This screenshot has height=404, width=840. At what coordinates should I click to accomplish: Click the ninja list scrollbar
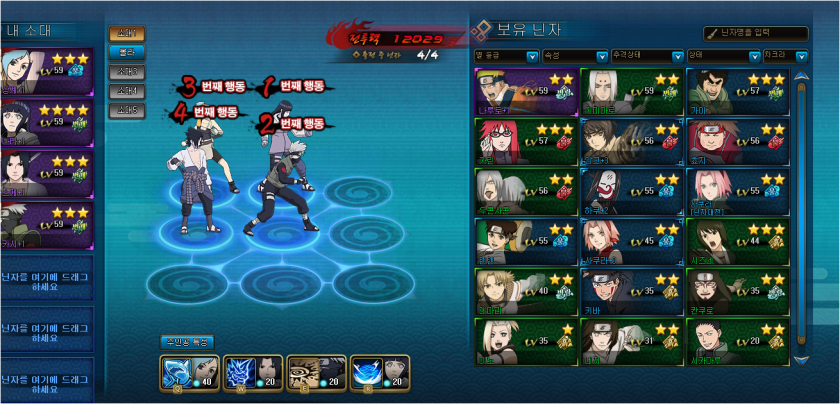pyautogui.click(x=801, y=215)
